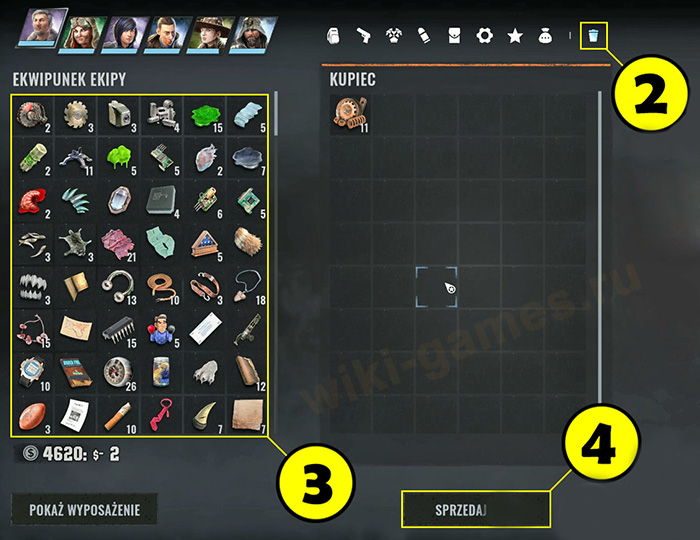Select the headphones item in squad inventory
The width and height of the screenshot is (700, 540).
(119, 285)
